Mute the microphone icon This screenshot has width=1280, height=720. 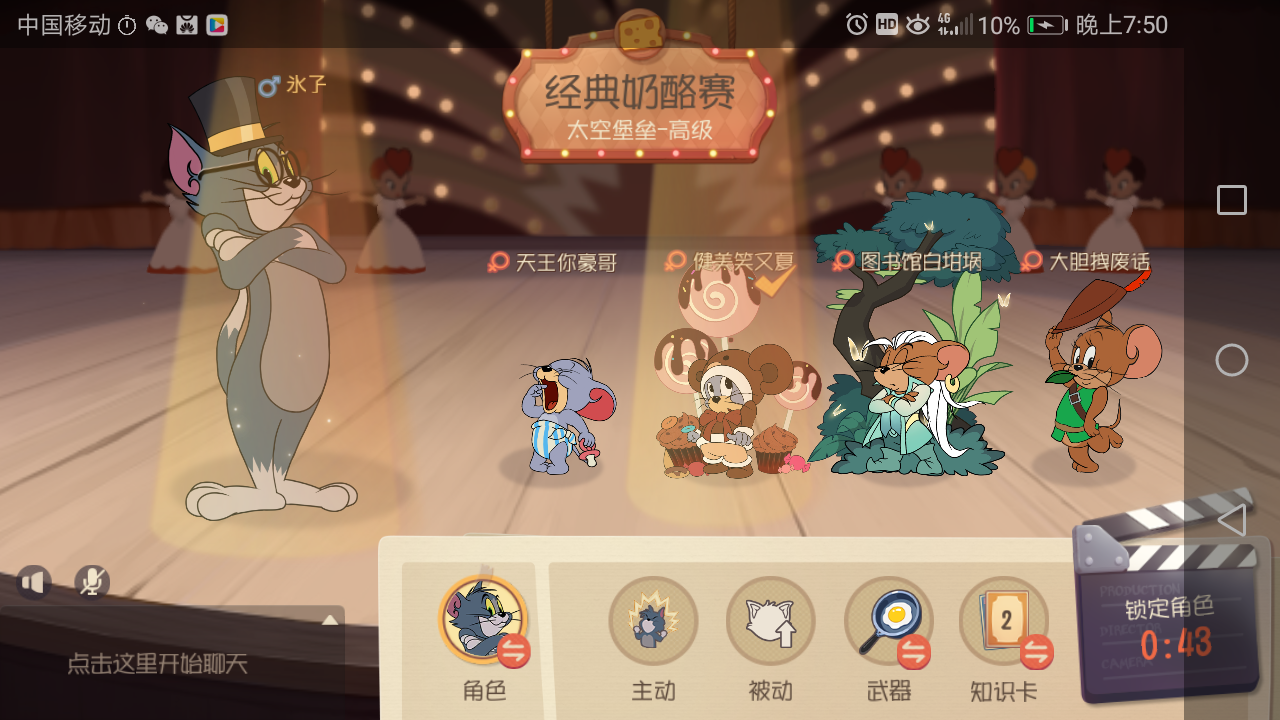(x=90, y=581)
